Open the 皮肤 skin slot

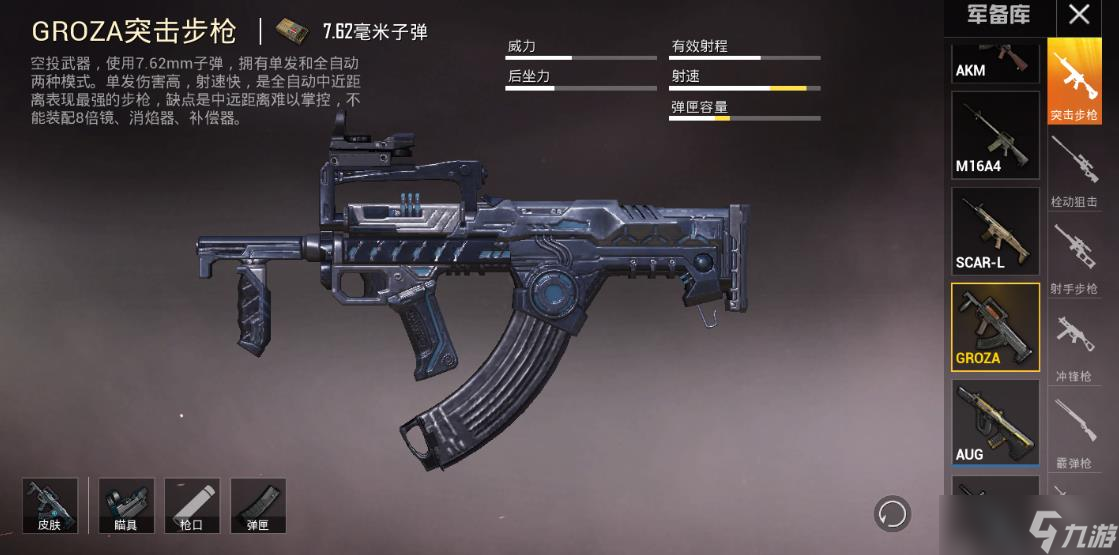coord(48,505)
